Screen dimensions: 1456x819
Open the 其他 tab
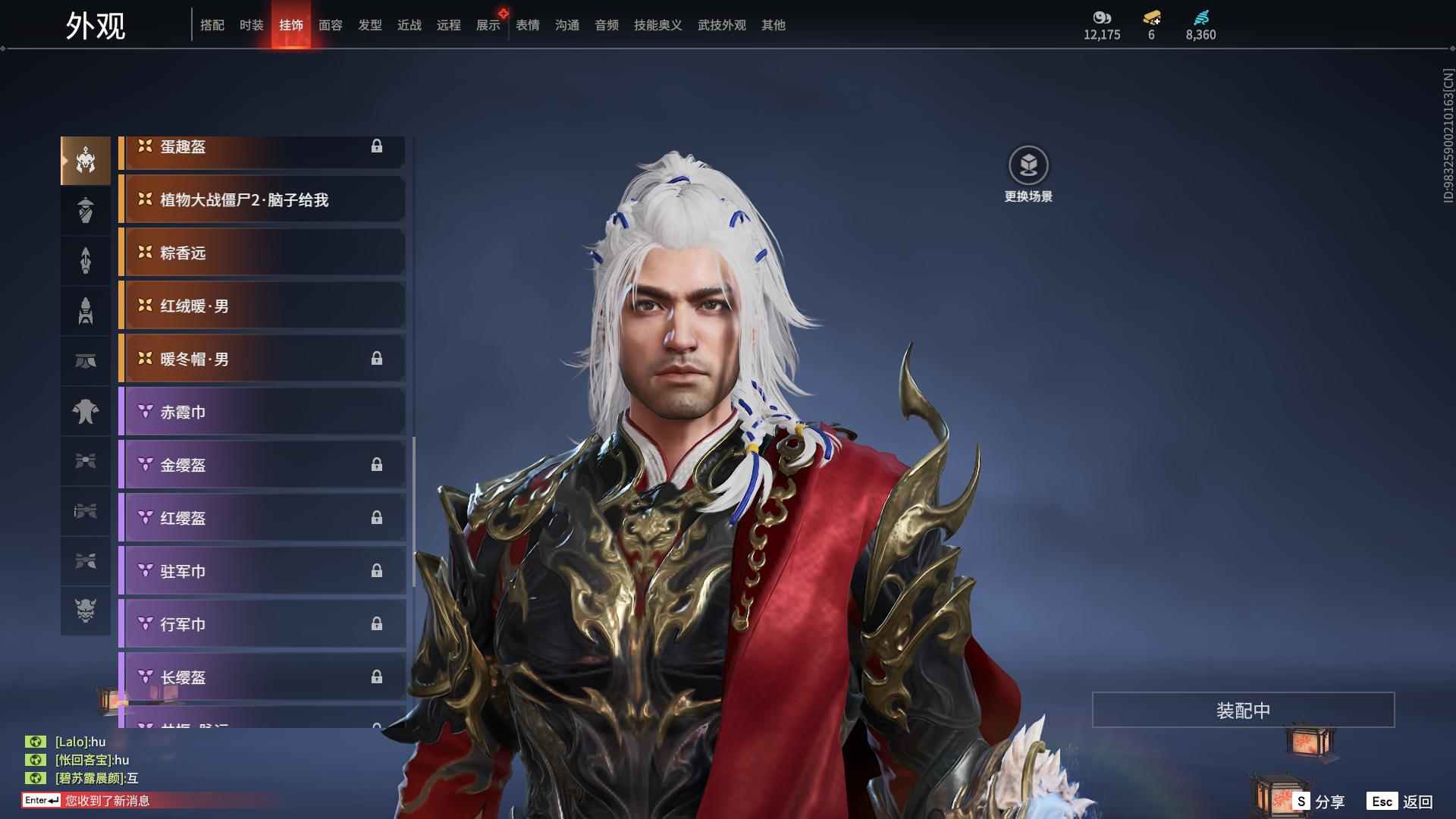(x=773, y=25)
